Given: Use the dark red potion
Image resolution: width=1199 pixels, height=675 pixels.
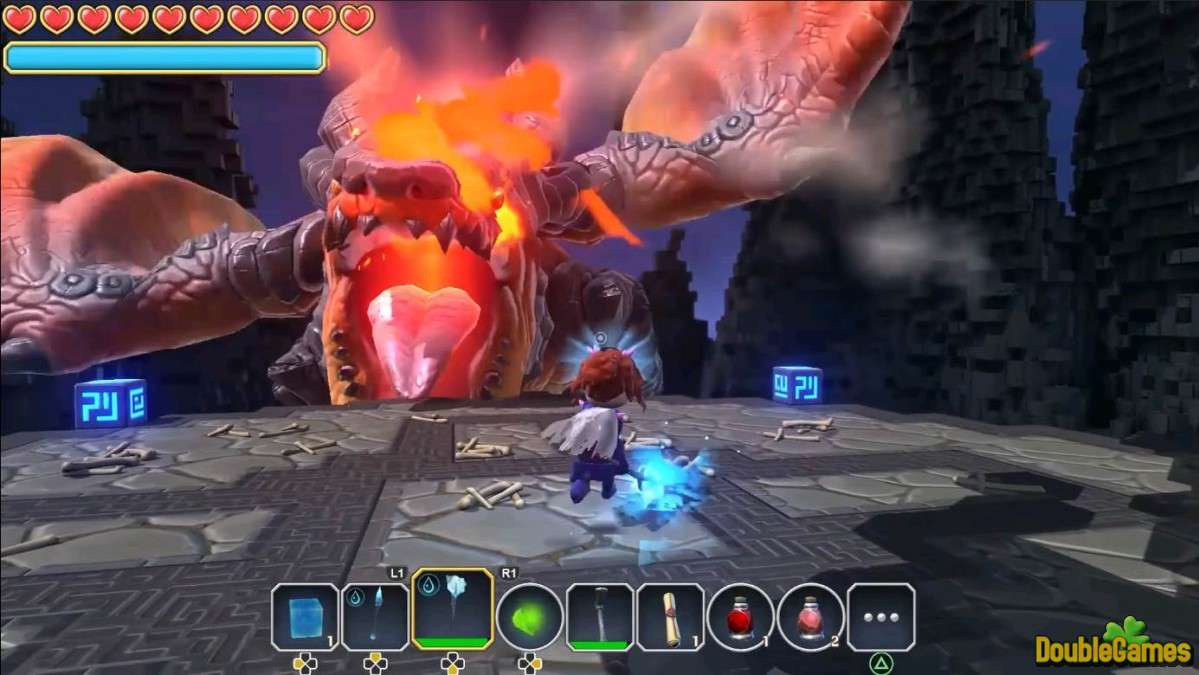Looking at the screenshot, I should tap(740, 616).
